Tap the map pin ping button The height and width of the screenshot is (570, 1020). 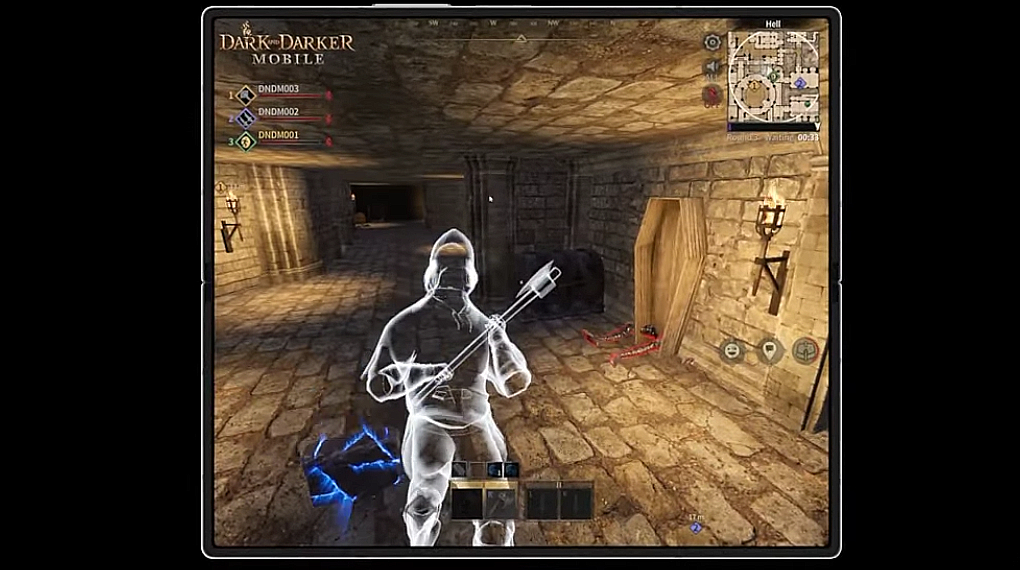(768, 351)
